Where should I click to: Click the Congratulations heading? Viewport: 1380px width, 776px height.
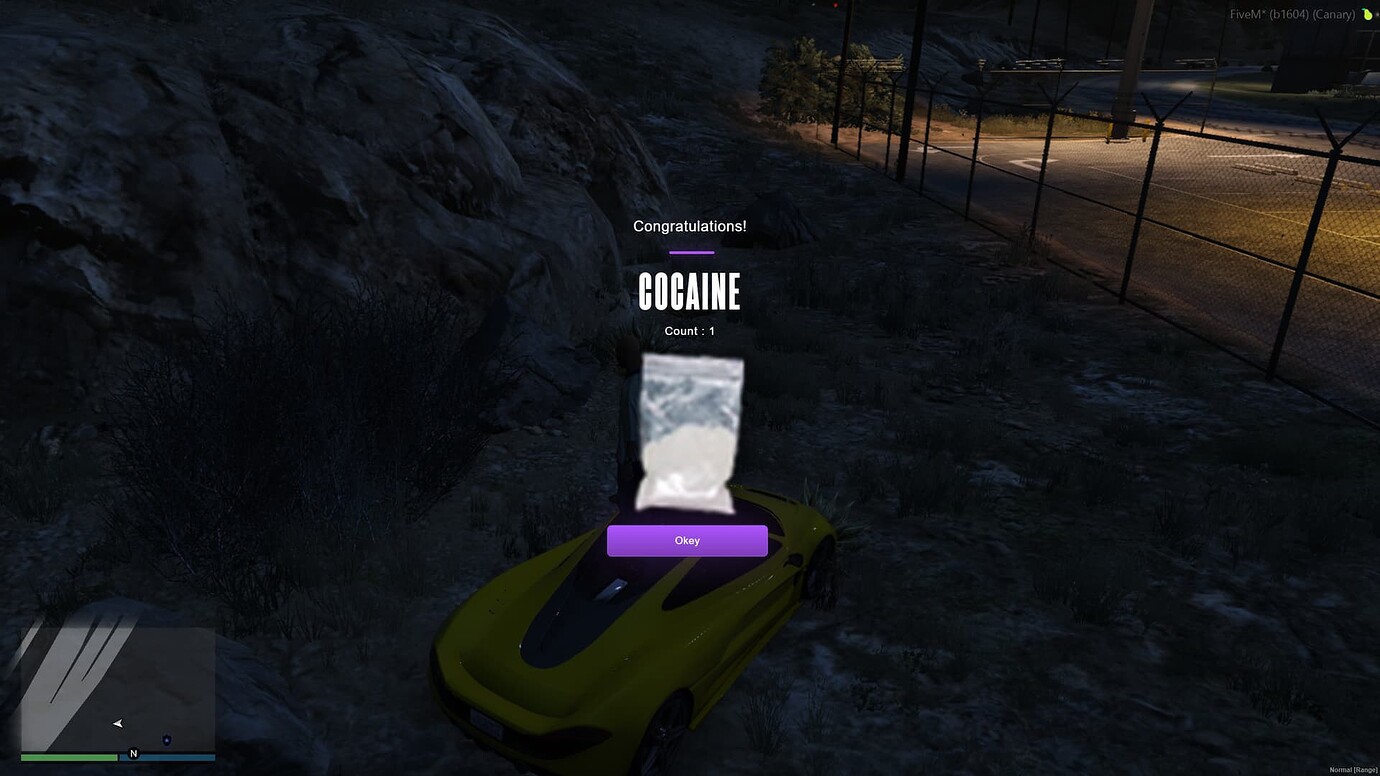click(689, 225)
